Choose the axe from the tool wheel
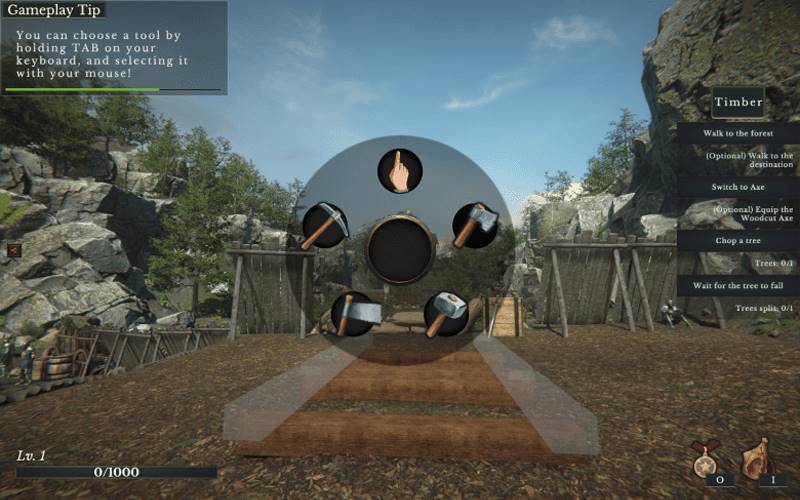 pos(475,225)
